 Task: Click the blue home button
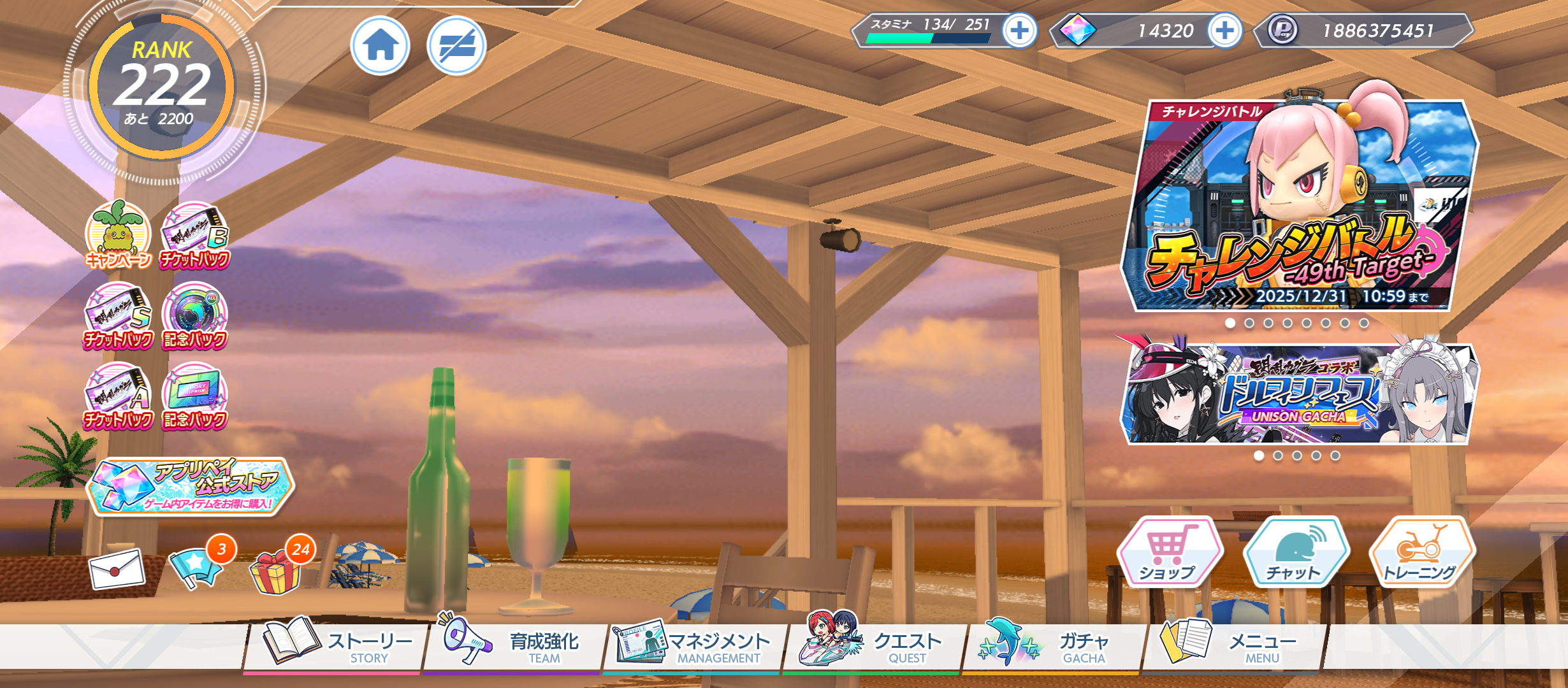pyautogui.click(x=381, y=46)
